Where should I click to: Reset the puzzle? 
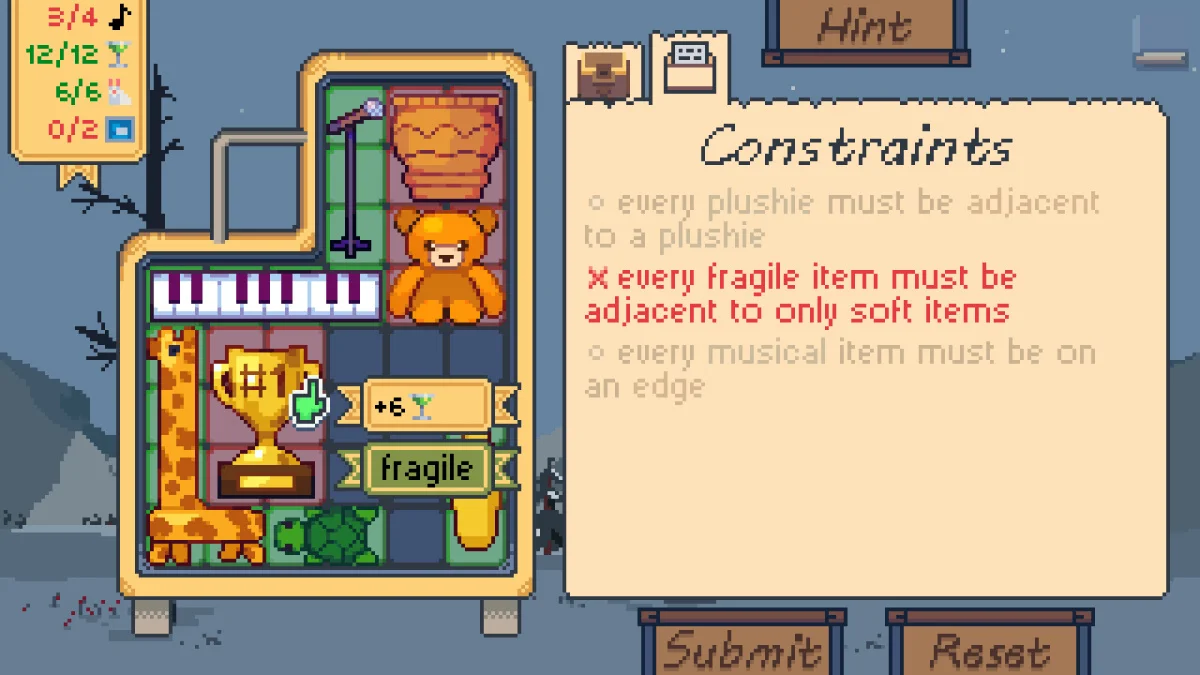(x=988, y=648)
